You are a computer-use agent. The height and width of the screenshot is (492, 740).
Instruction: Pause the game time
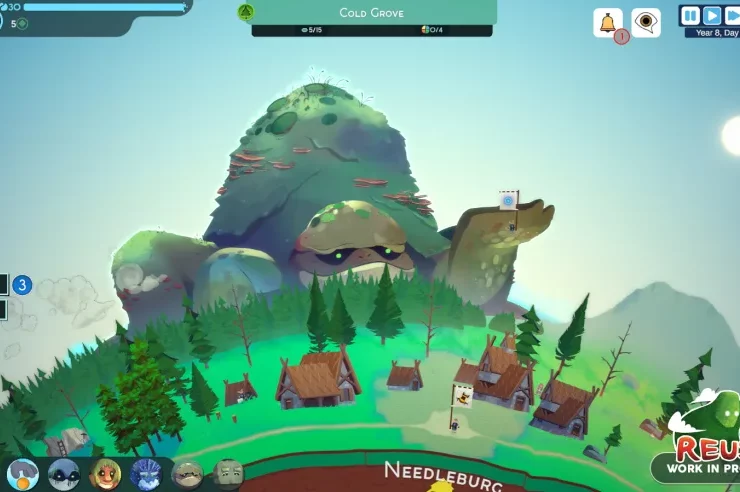[x=691, y=15]
